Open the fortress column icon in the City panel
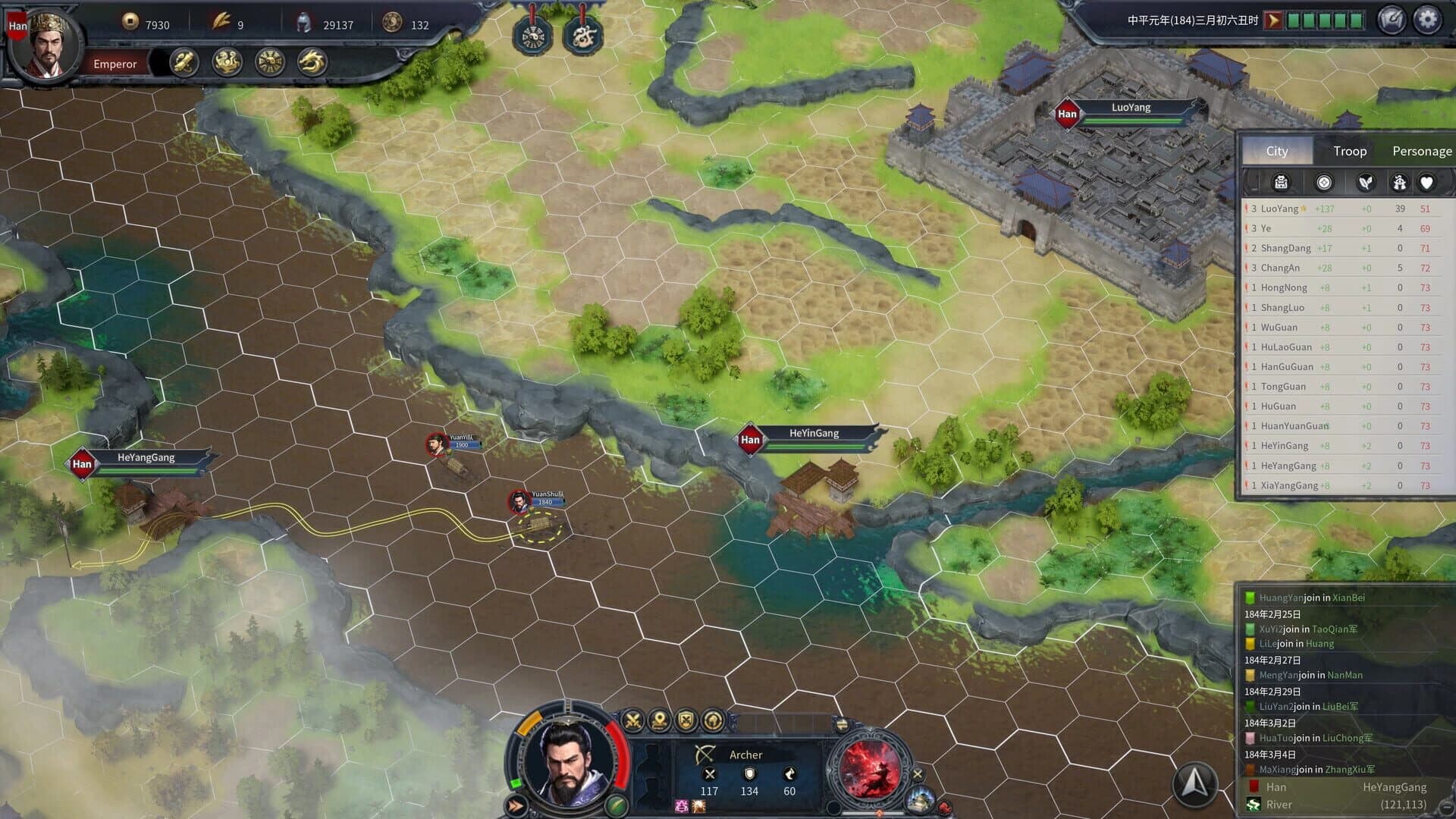 point(1282,182)
